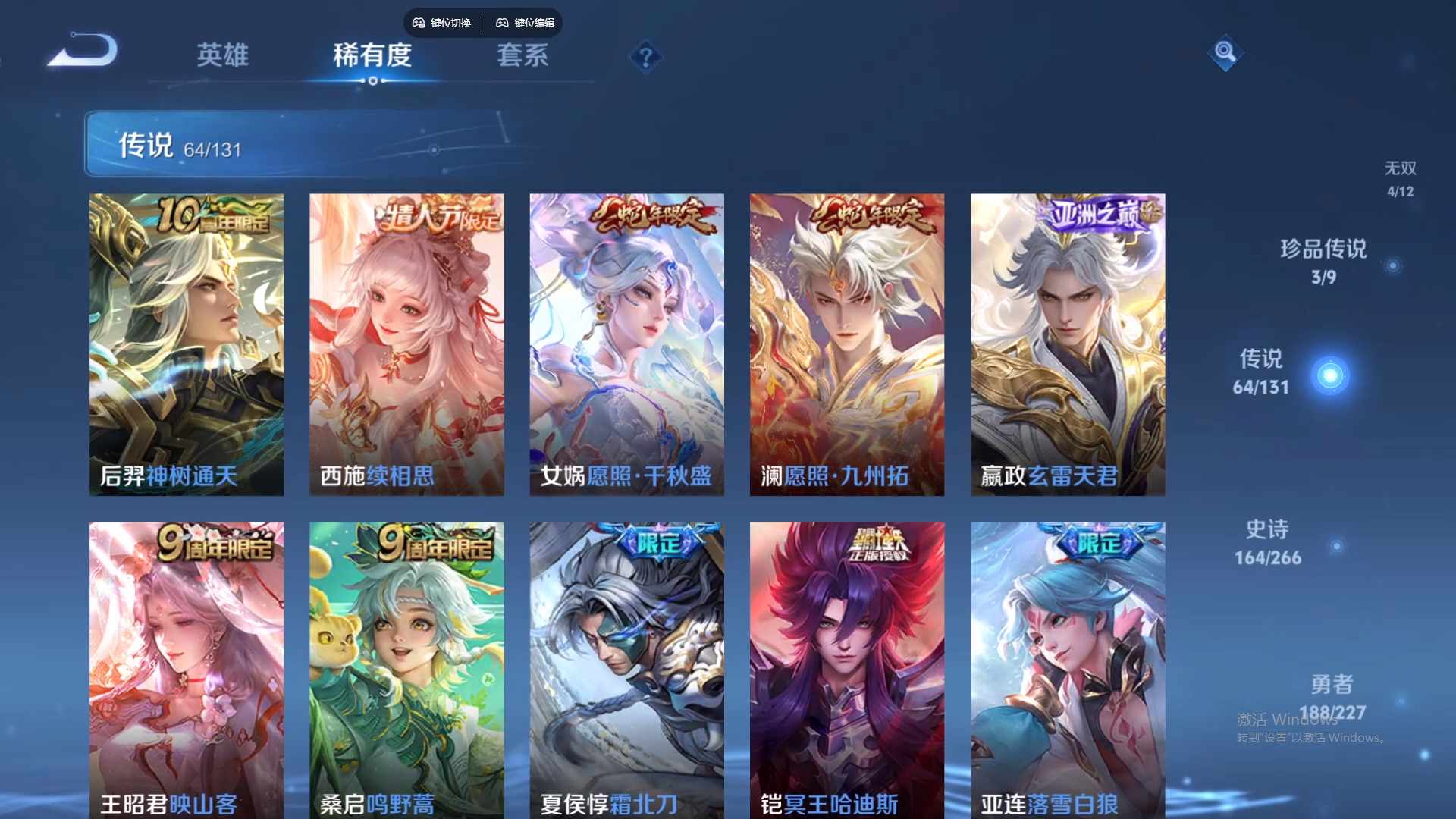
Task: Click the 稀有度 tab label
Action: click(372, 56)
